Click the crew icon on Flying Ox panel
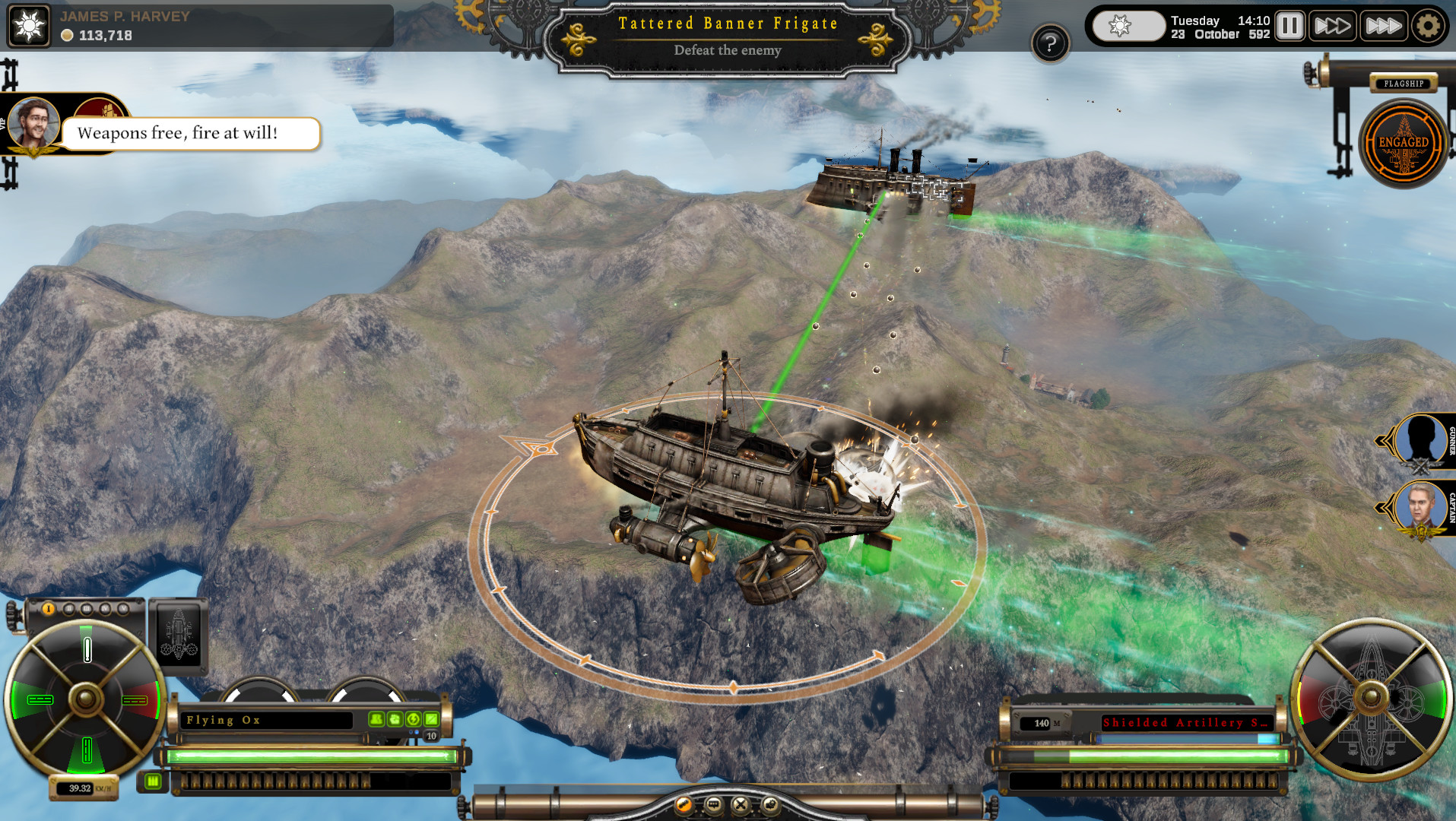Screen dimensions: 1456x821 click(376, 721)
